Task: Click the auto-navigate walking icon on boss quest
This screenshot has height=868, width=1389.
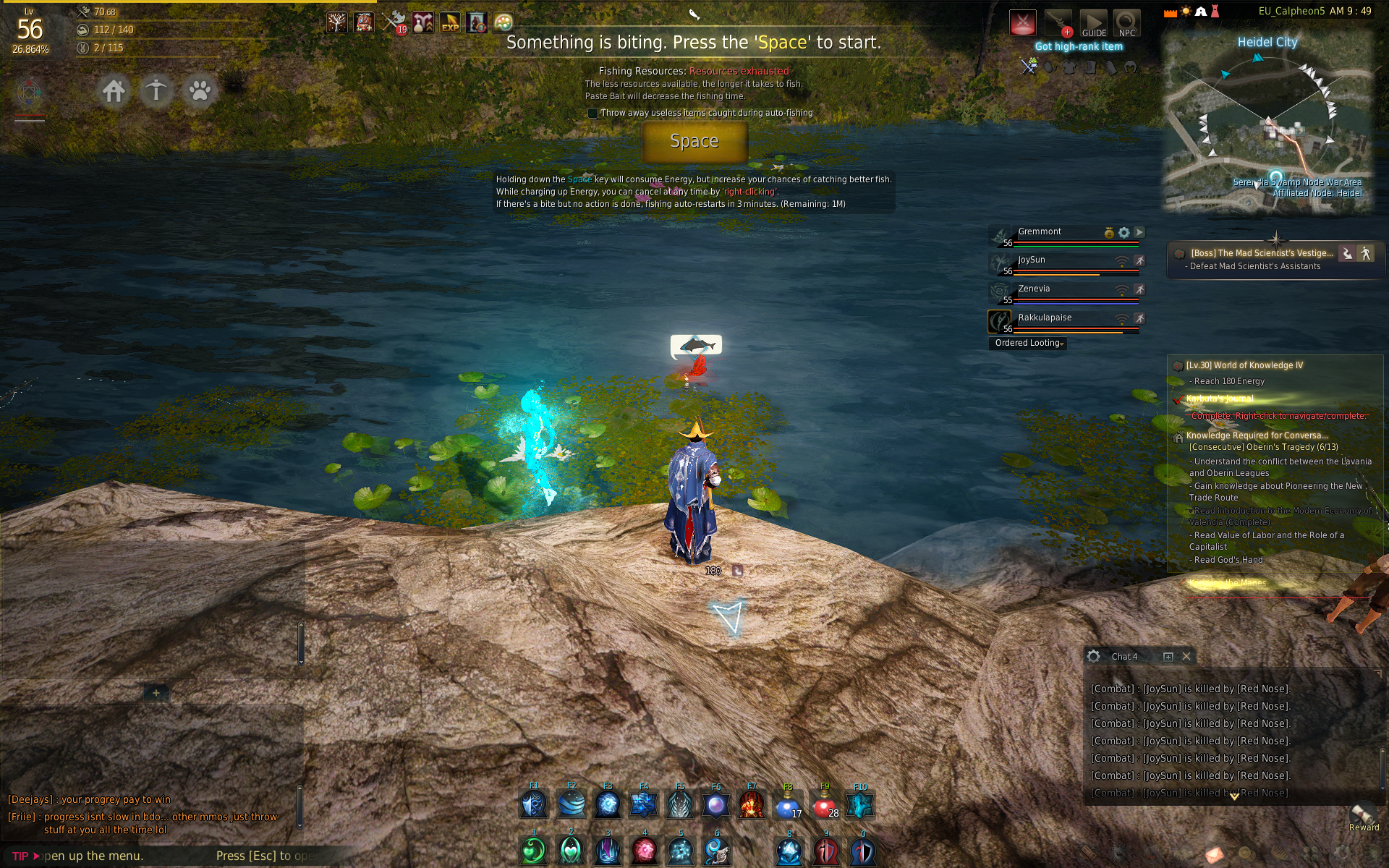Action: pyautogui.click(x=1365, y=253)
